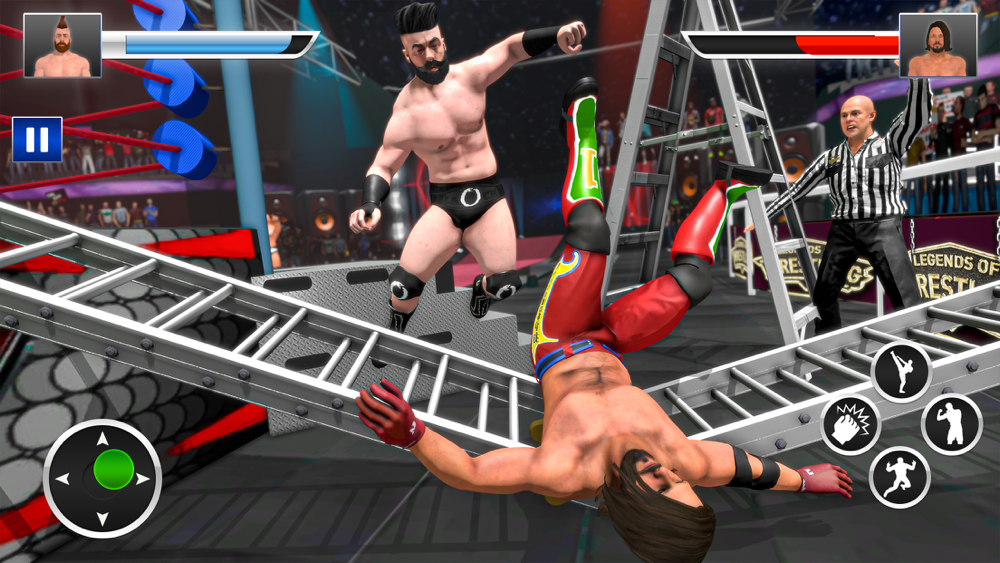The width and height of the screenshot is (1000, 563).
Task: Pause the wrestling match
Action: coord(37,139)
